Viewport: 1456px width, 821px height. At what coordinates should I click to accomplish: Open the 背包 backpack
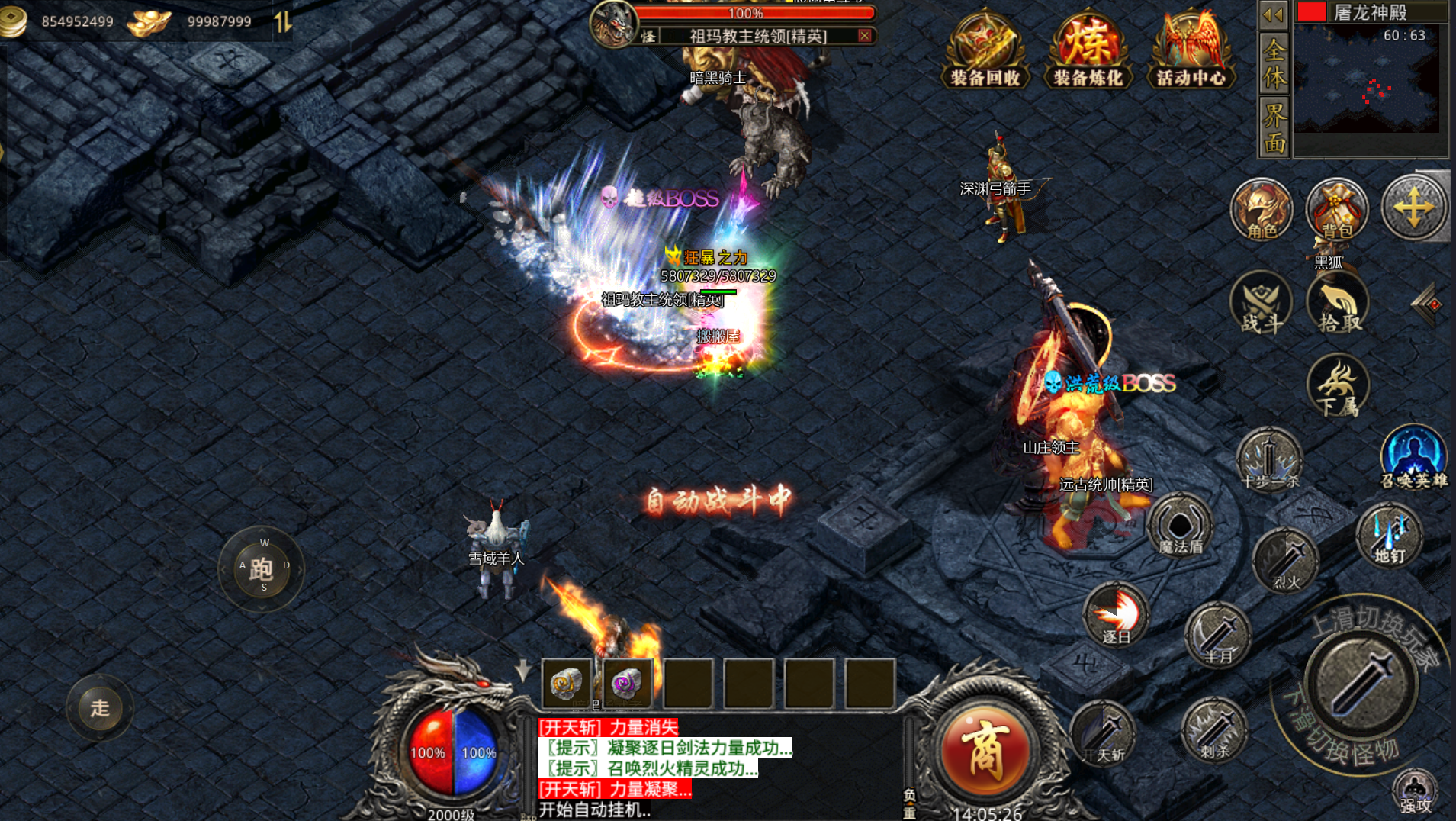(x=1337, y=210)
